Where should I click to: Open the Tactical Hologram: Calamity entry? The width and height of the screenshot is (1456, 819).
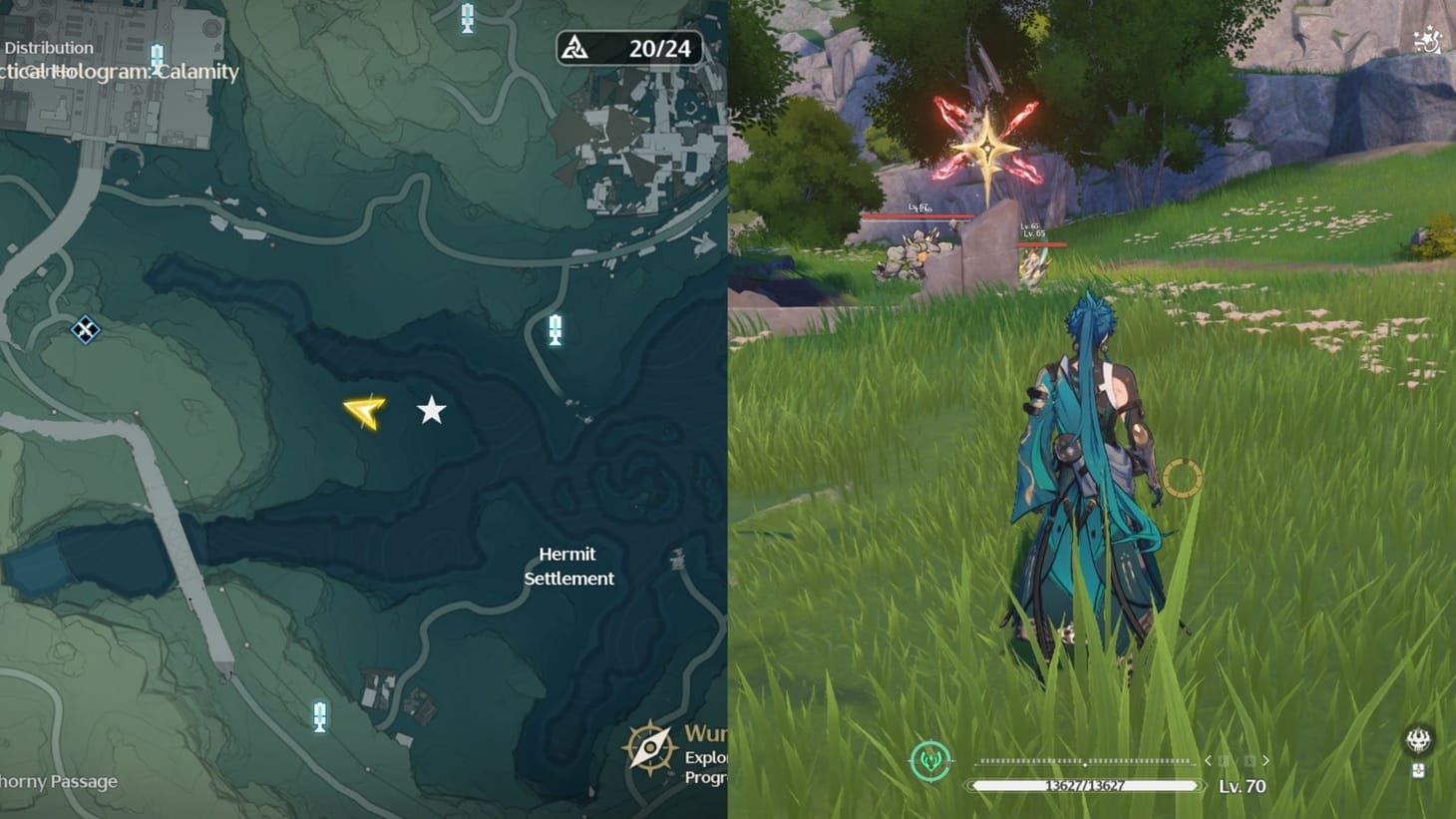pyautogui.click(x=120, y=70)
